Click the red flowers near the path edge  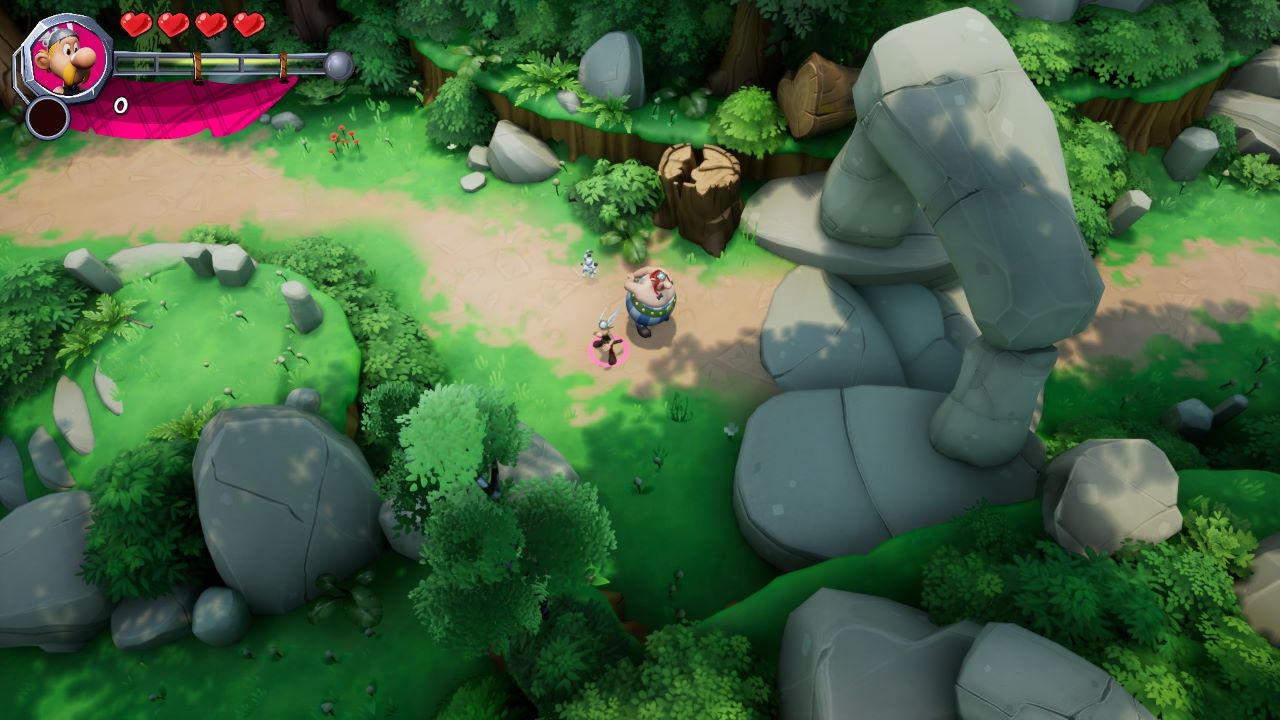click(344, 137)
